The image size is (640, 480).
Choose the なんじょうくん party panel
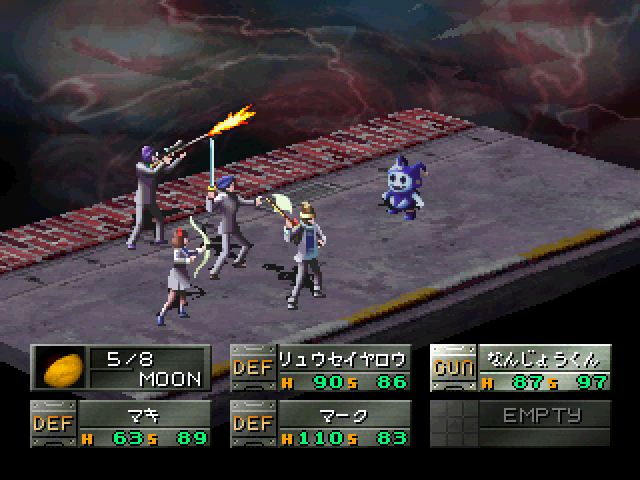520,368
